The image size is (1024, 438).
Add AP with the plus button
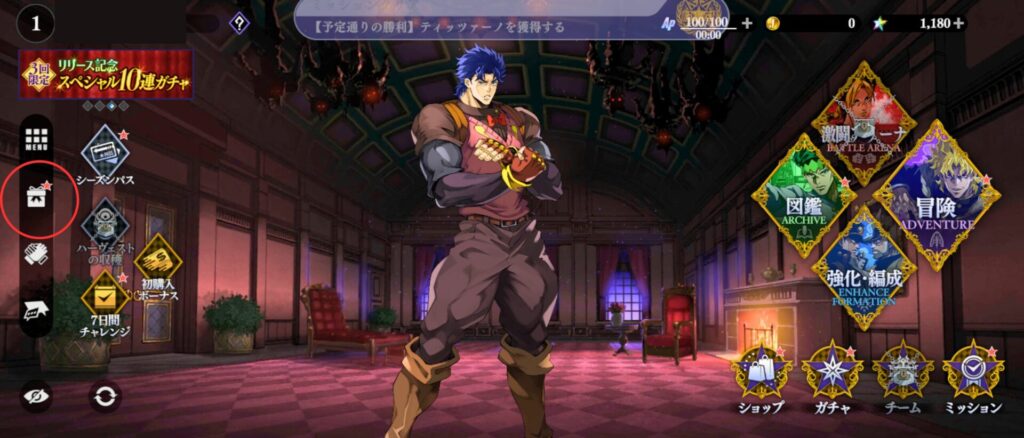[x=746, y=23]
